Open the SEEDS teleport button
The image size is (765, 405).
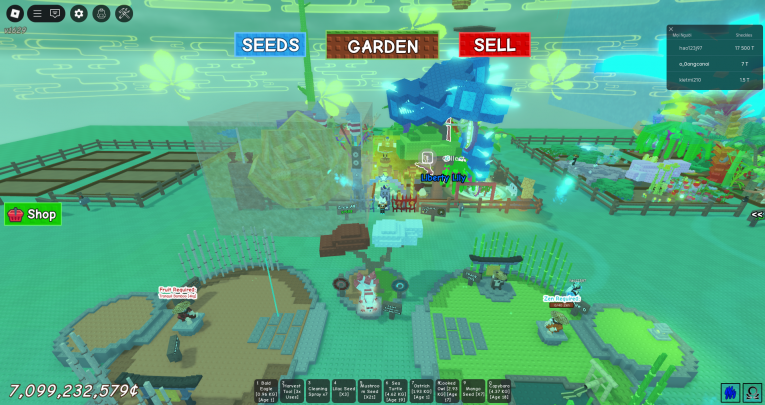pyautogui.click(x=270, y=45)
